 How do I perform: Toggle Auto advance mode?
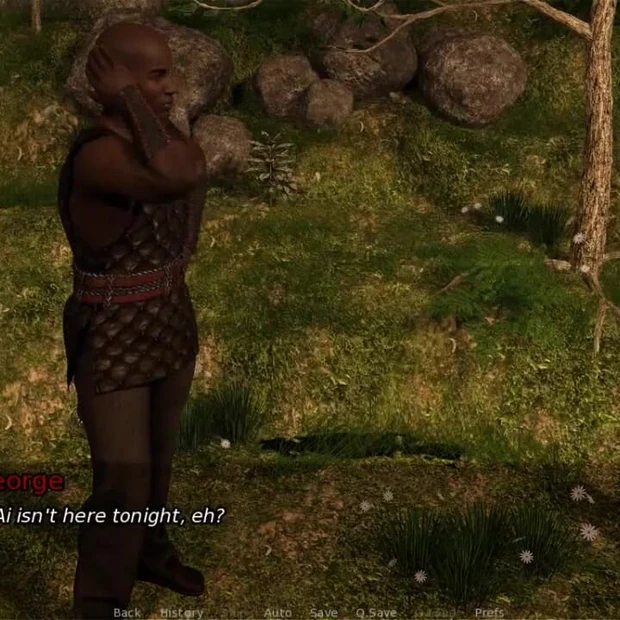[x=277, y=612]
